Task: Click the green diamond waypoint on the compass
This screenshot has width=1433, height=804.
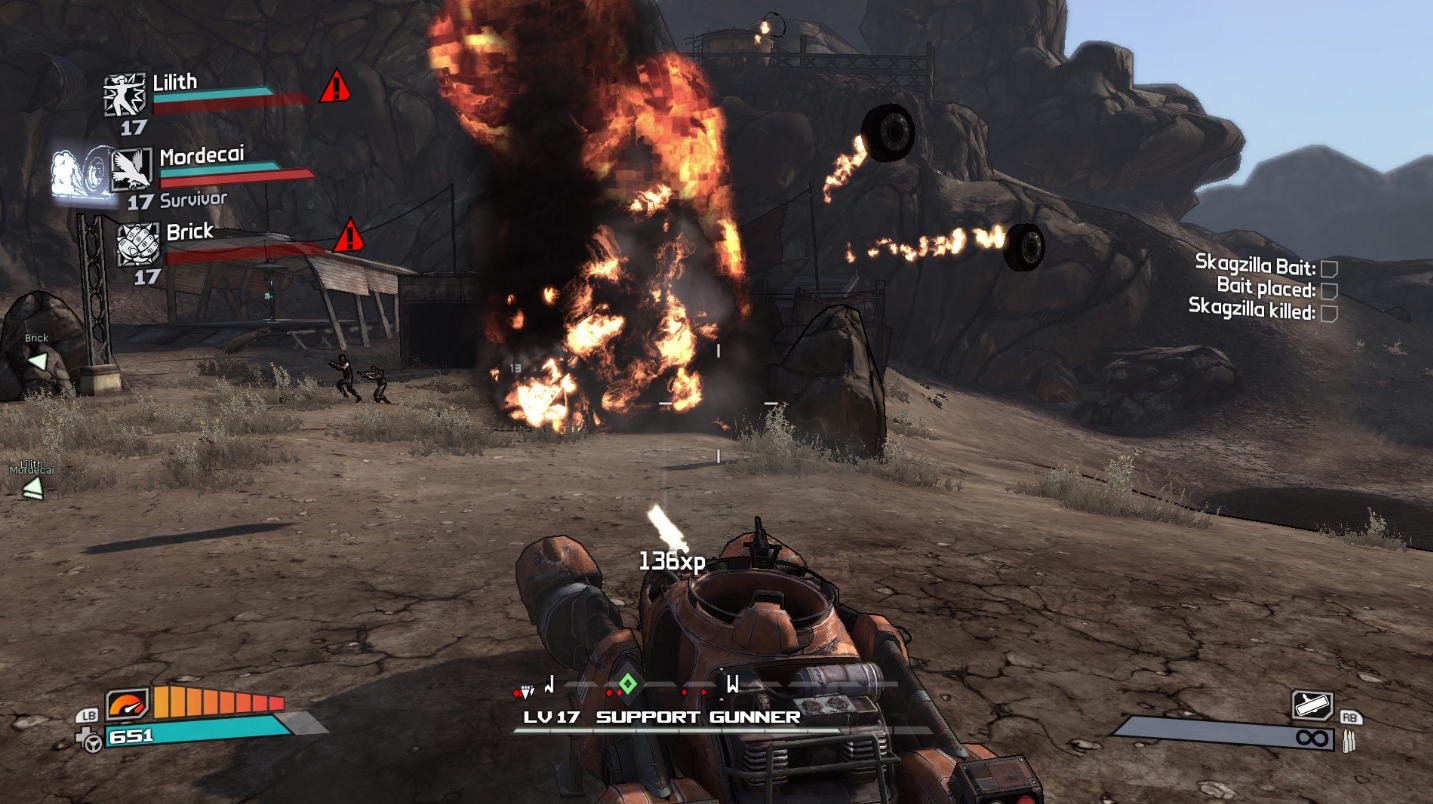Action: (627, 685)
